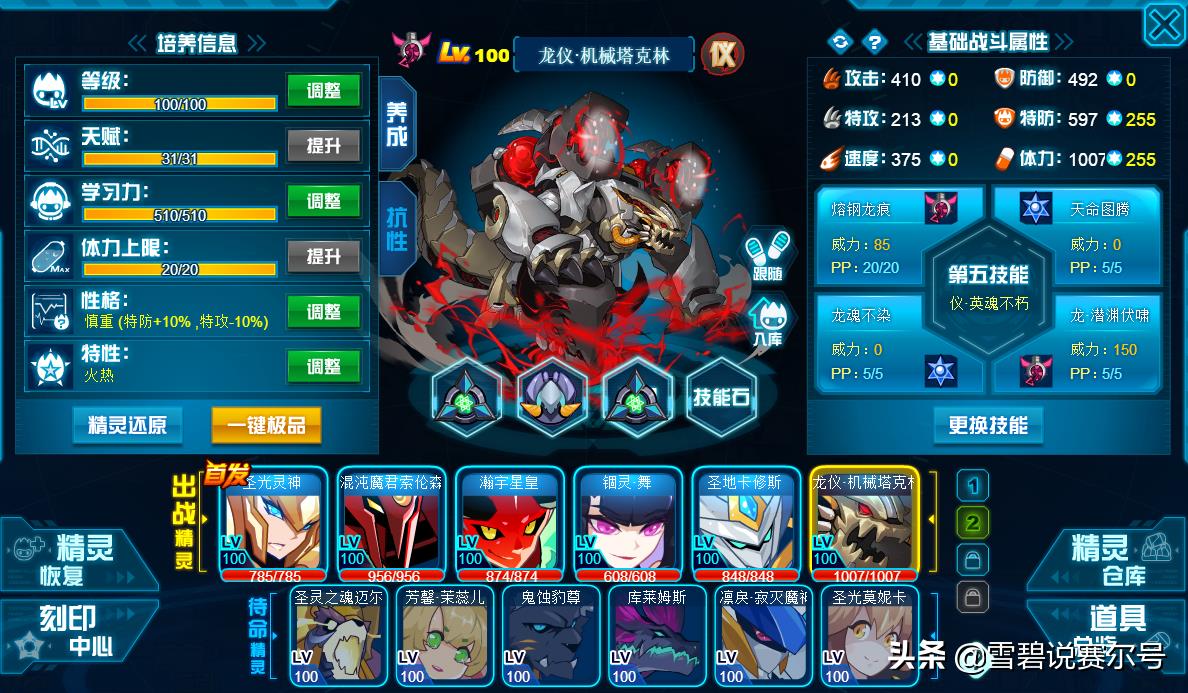Adjust level with the 等级 调整 button

[x=323, y=90]
